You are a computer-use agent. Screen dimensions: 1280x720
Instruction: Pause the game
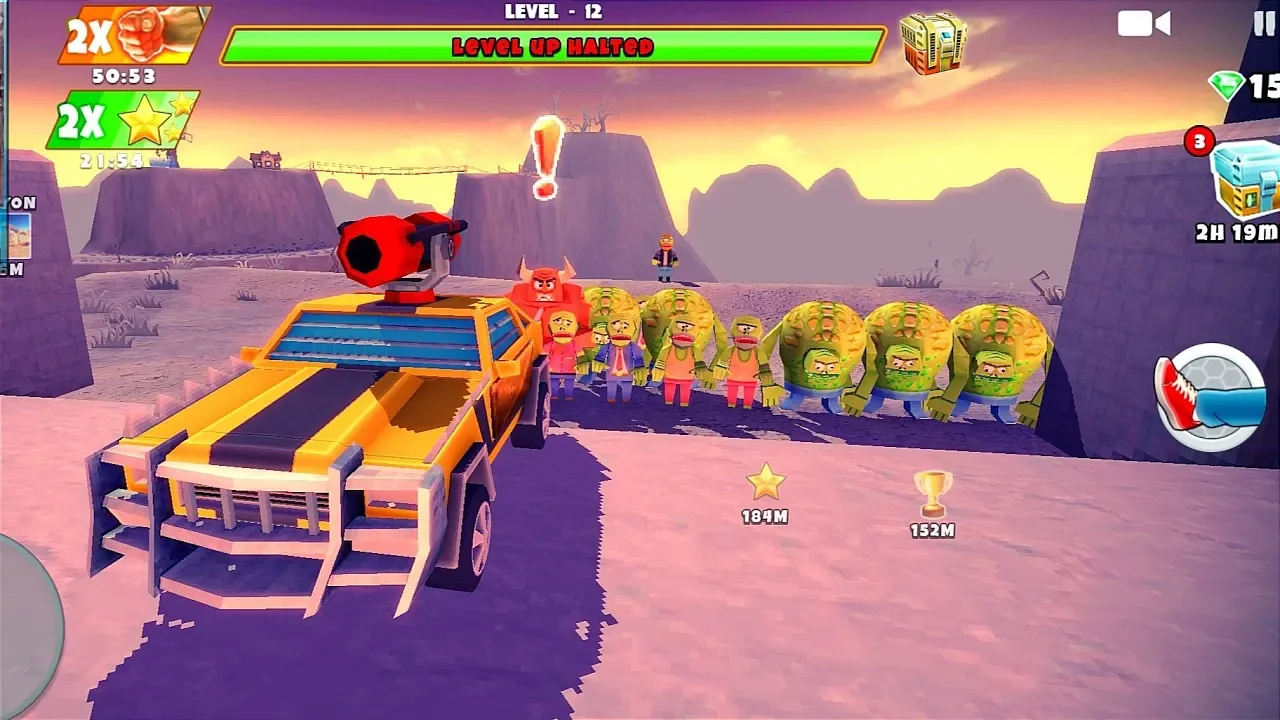(1264, 23)
